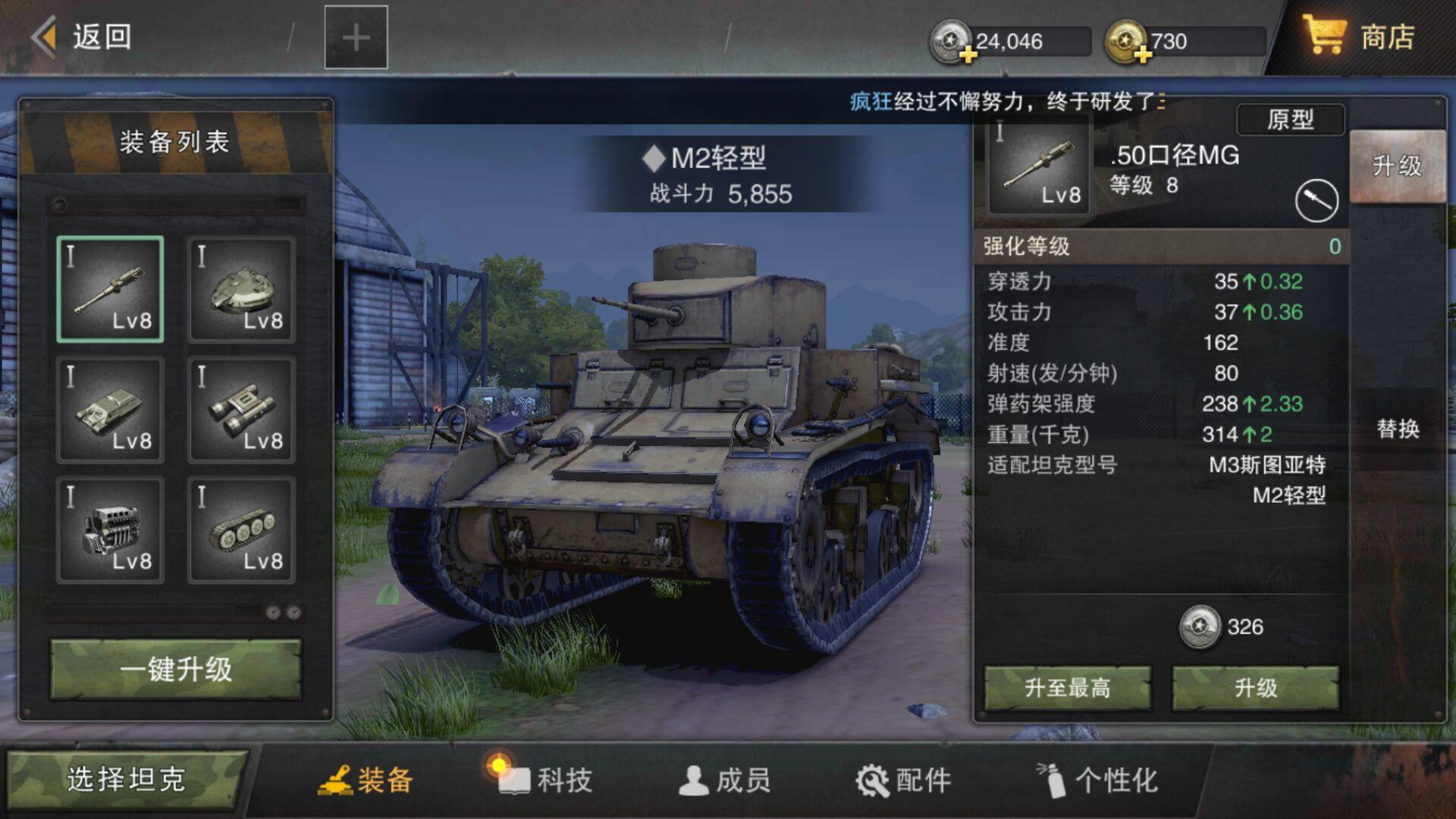Click the scope icon beside .50口径MG

[x=1317, y=199]
